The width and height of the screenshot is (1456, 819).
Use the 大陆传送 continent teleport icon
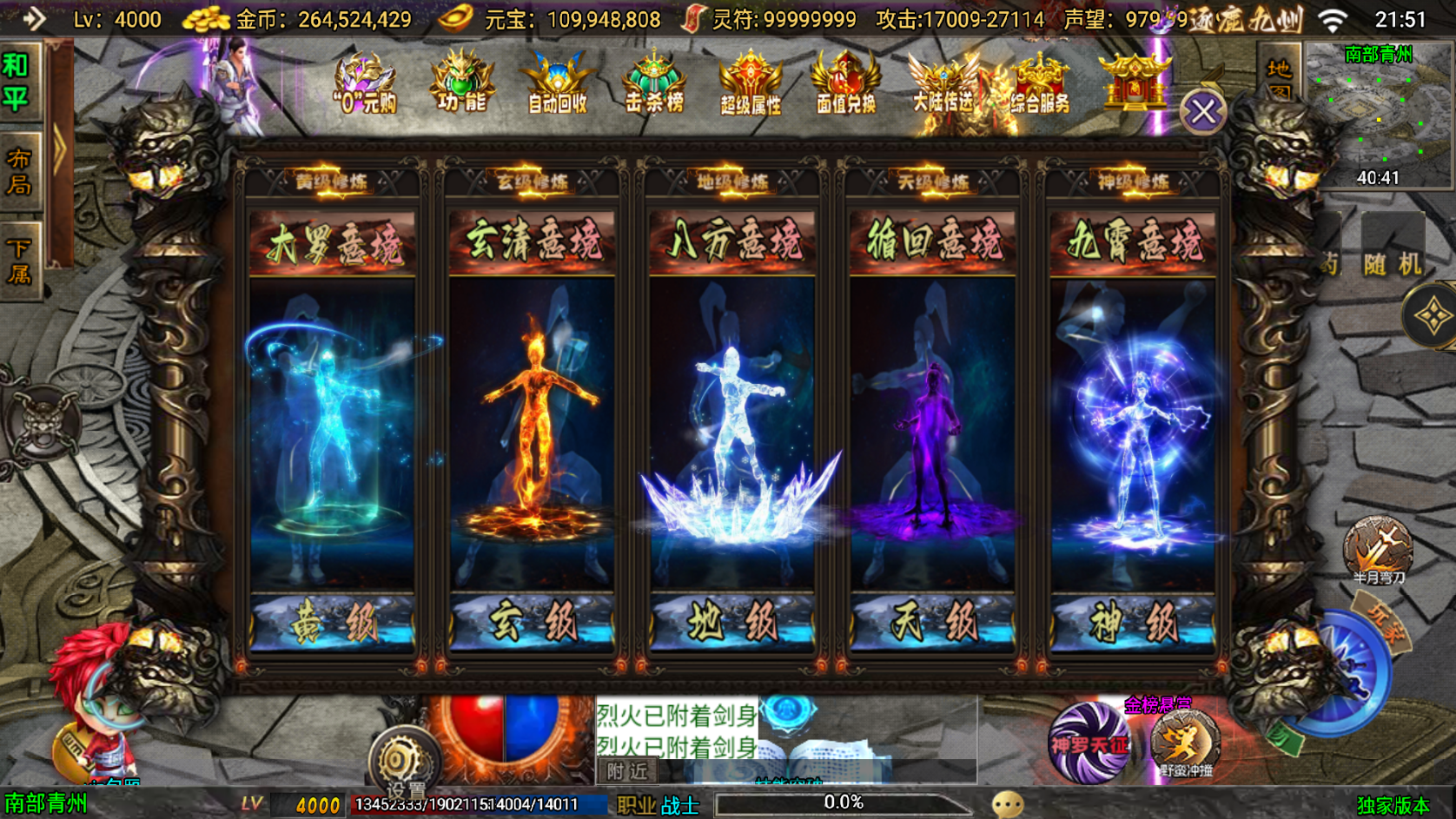click(943, 83)
